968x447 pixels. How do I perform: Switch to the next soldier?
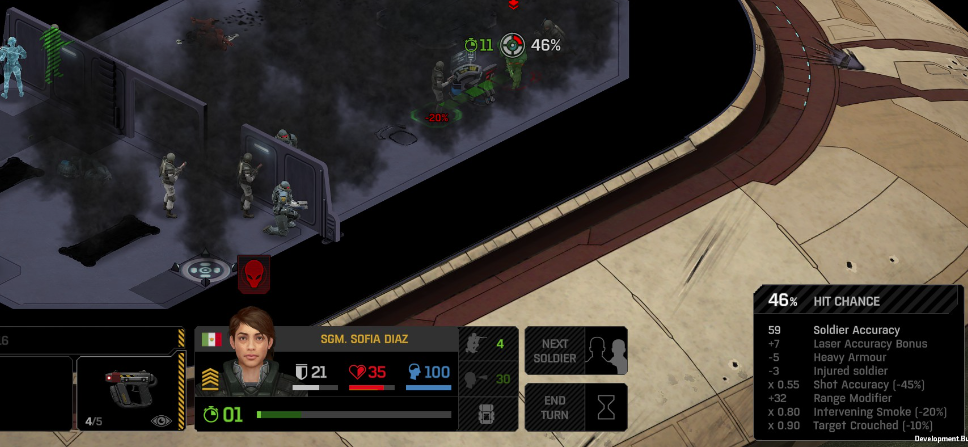pyautogui.click(x=576, y=350)
